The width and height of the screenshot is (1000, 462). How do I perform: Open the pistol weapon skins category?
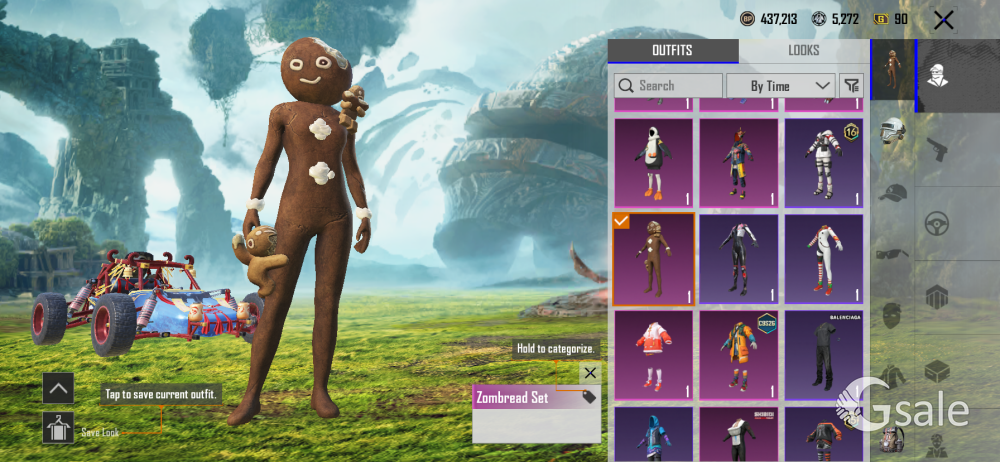click(x=937, y=150)
